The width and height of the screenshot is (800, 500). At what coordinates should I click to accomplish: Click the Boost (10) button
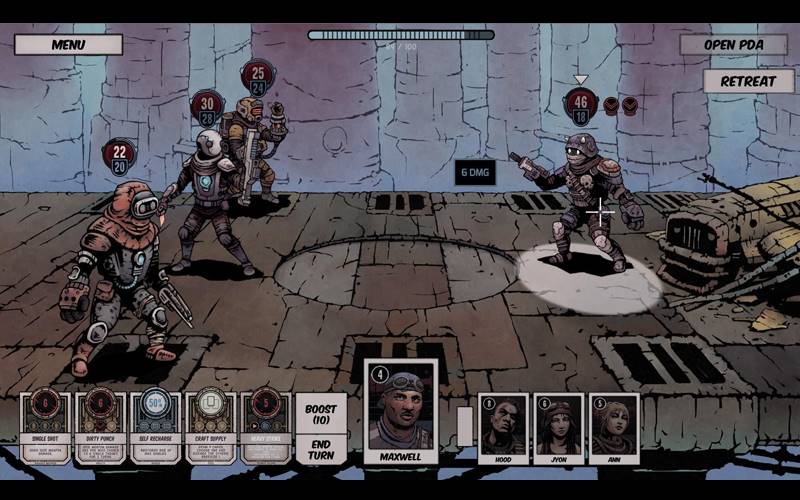pos(321,412)
